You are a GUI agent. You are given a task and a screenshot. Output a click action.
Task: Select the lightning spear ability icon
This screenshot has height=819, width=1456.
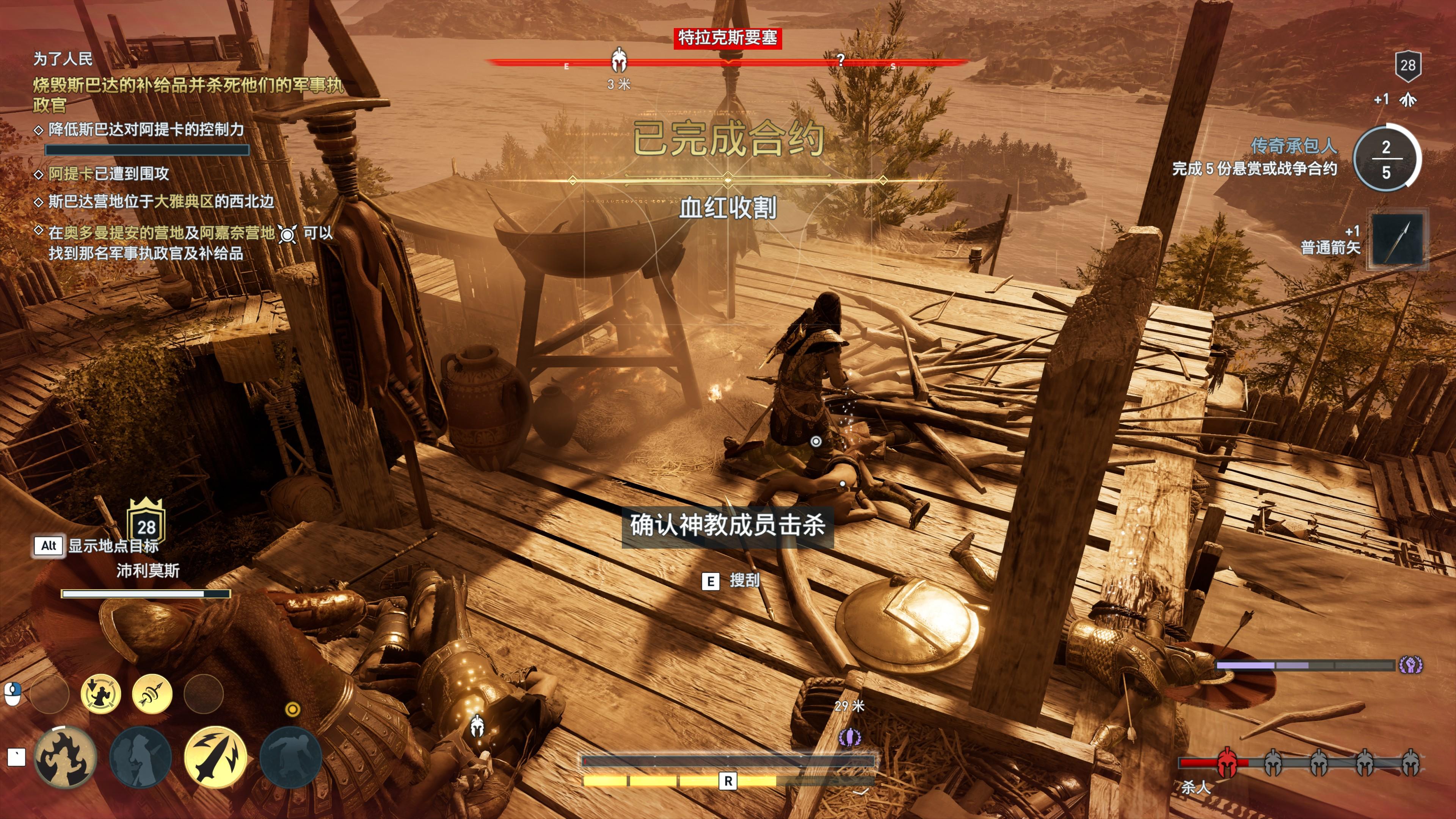[215, 758]
